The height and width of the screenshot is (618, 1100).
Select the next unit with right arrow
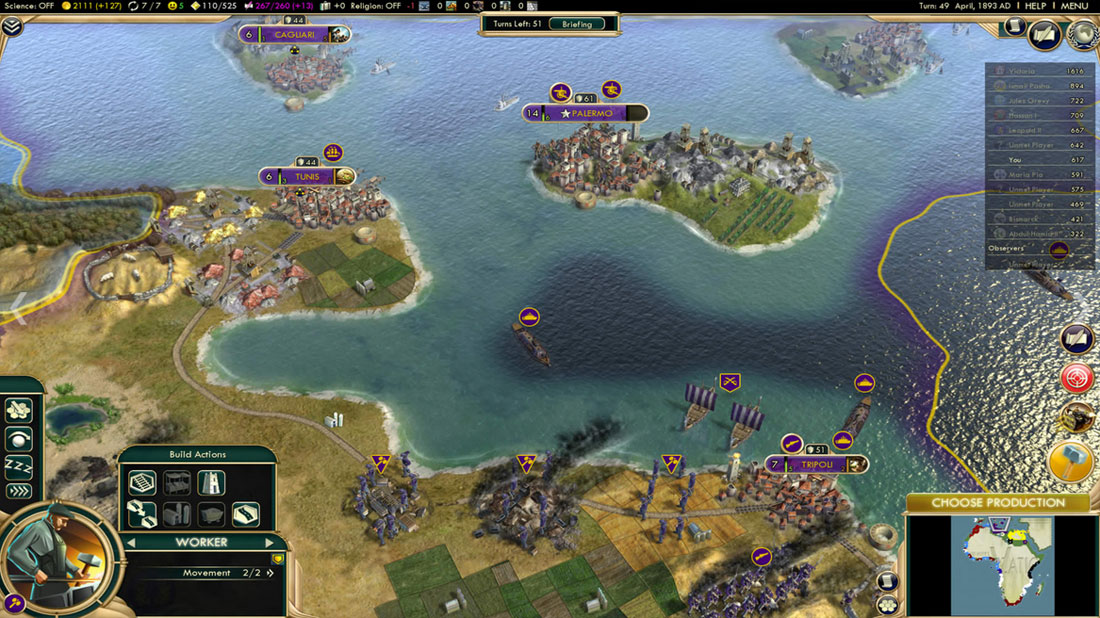click(x=270, y=543)
